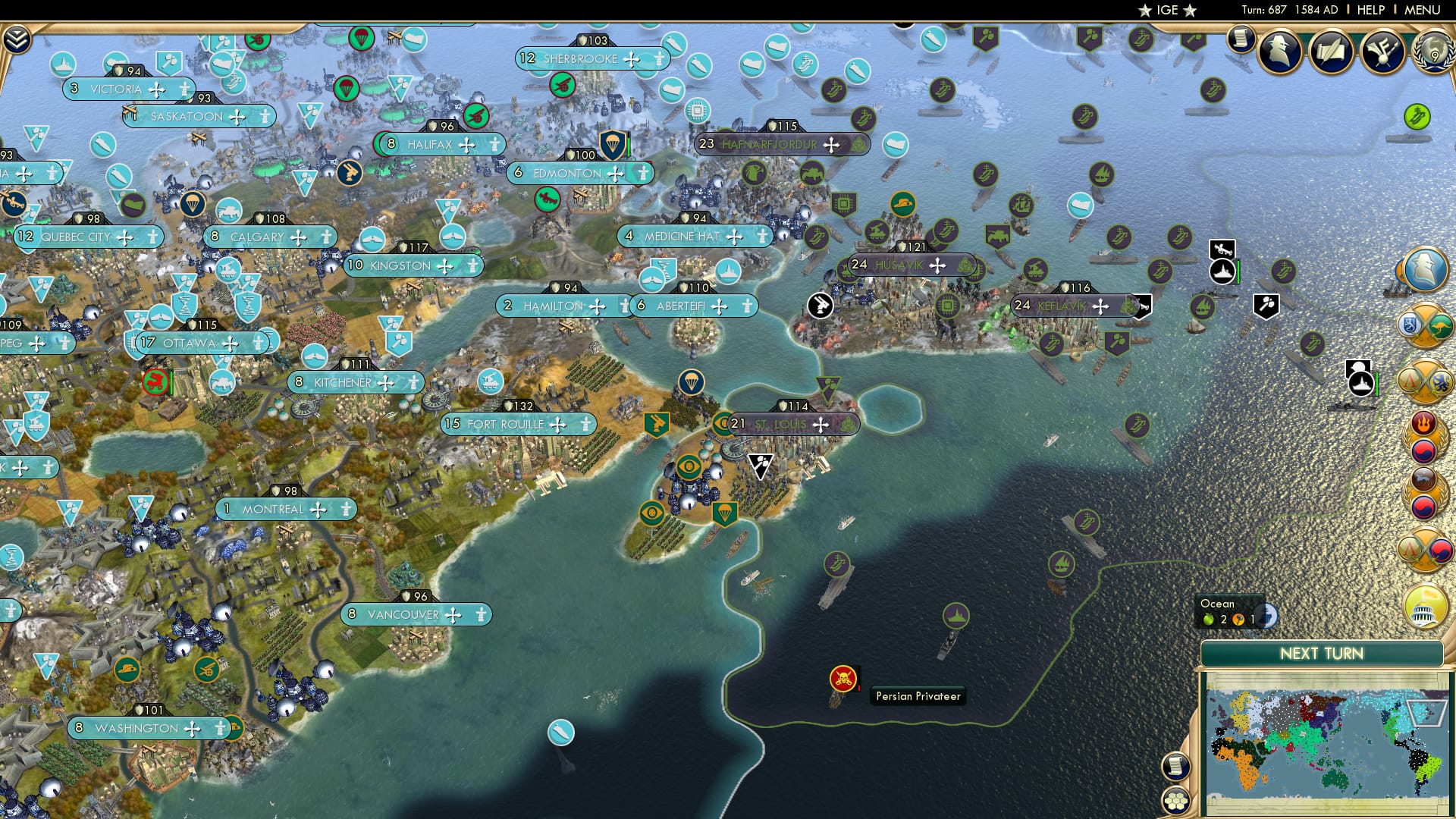Dismiss the crossed-swords war declaration notification
Image resolution: width=1456 pixels, height=819 pixels.
1424,325
